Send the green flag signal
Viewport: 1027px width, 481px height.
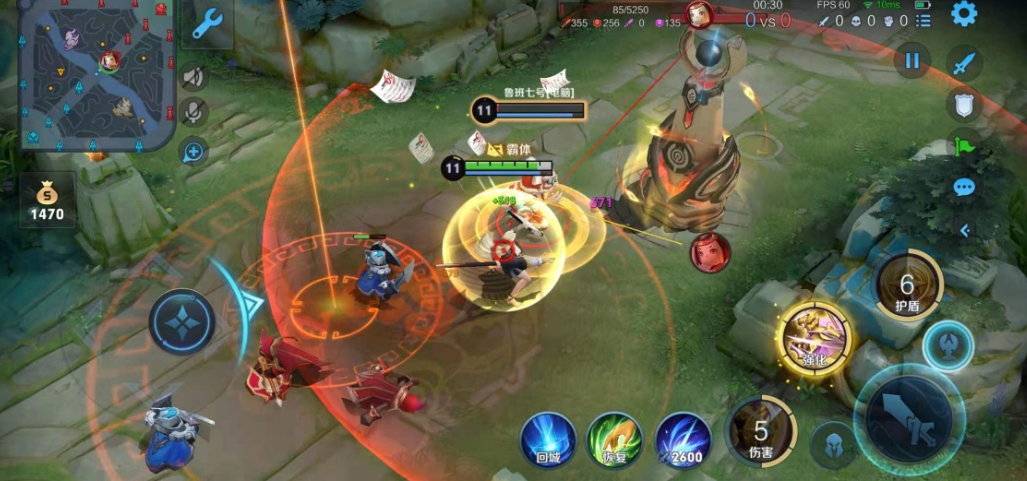(964, 148)
